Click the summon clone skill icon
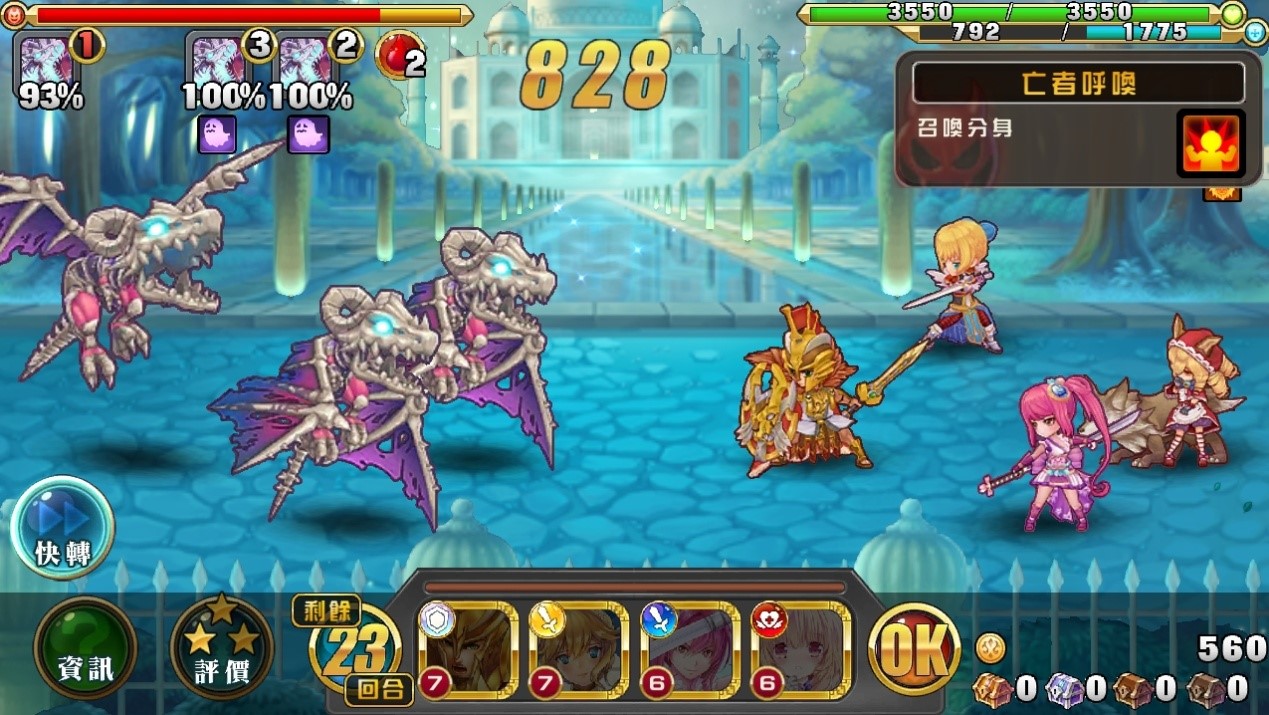Viewport: 1269px width, 715px height. pyautogui.click(x=1210, y=143)
